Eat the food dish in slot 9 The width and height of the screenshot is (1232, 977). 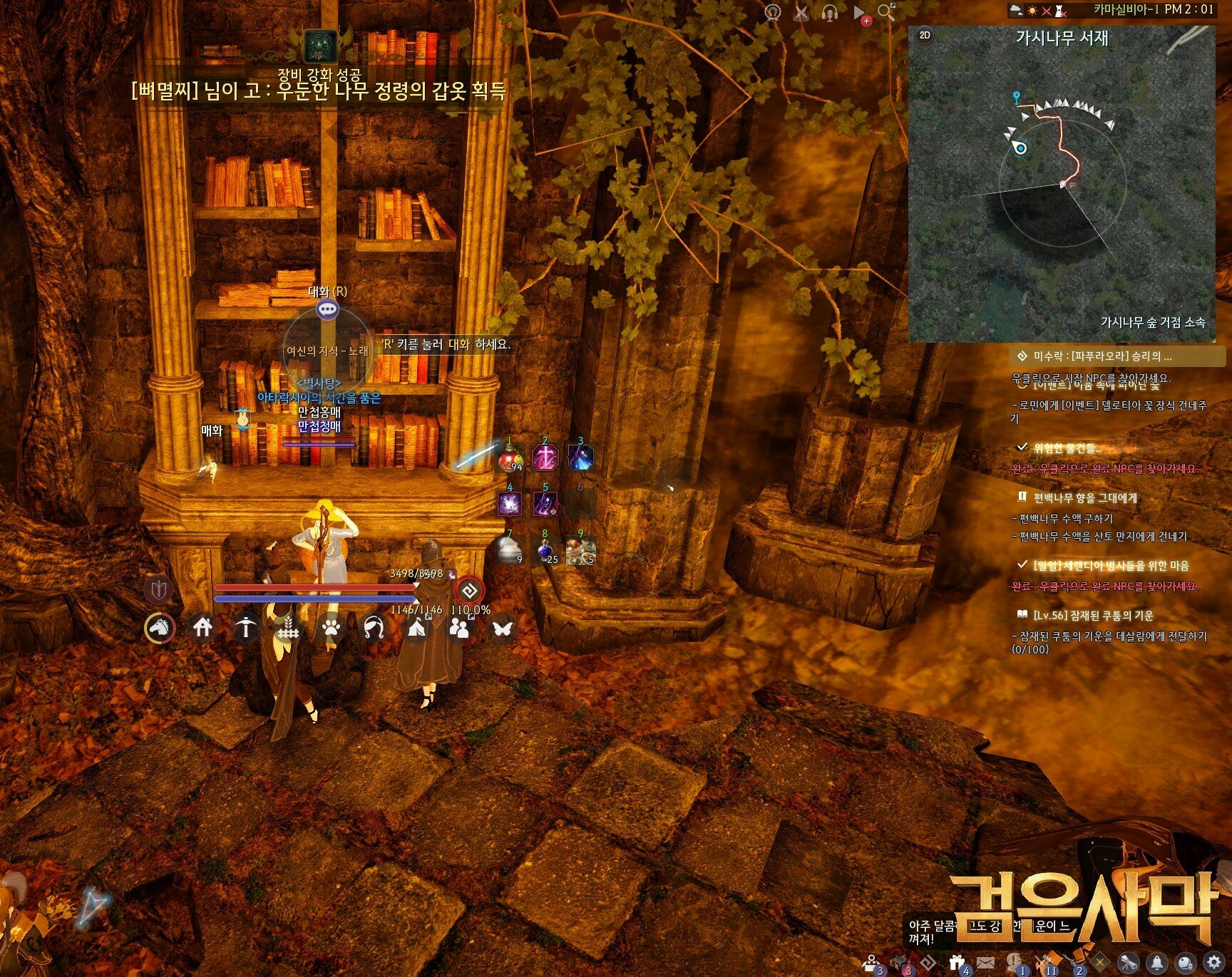click(x=580, y=551)
